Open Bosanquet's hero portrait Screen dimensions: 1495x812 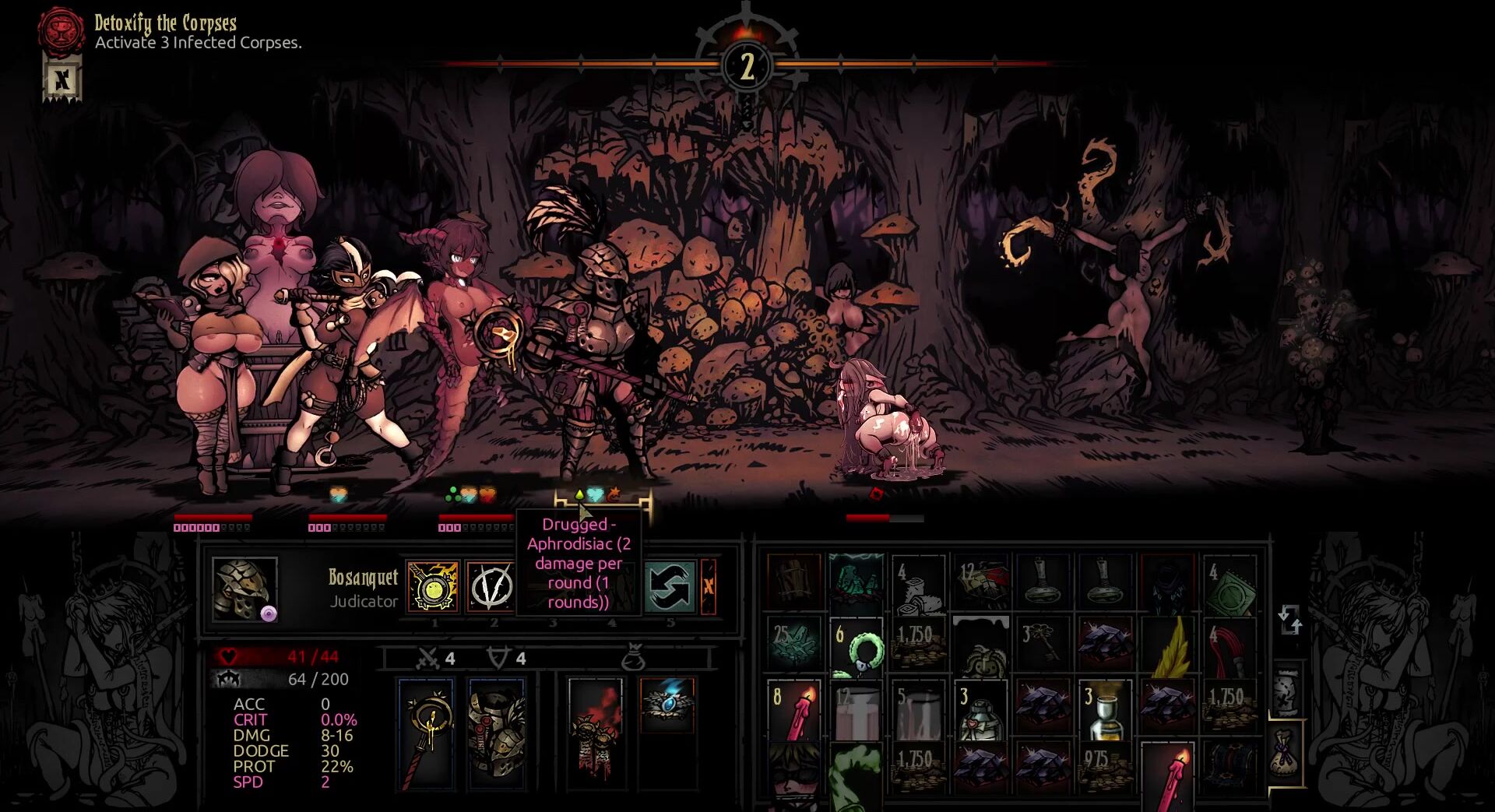[244, 588]
